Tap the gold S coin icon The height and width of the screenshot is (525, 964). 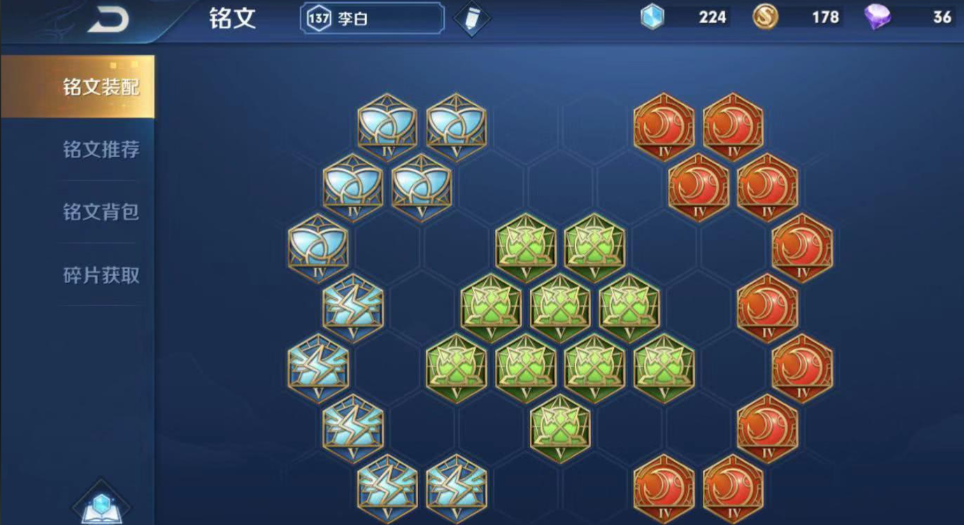point(766,17)
